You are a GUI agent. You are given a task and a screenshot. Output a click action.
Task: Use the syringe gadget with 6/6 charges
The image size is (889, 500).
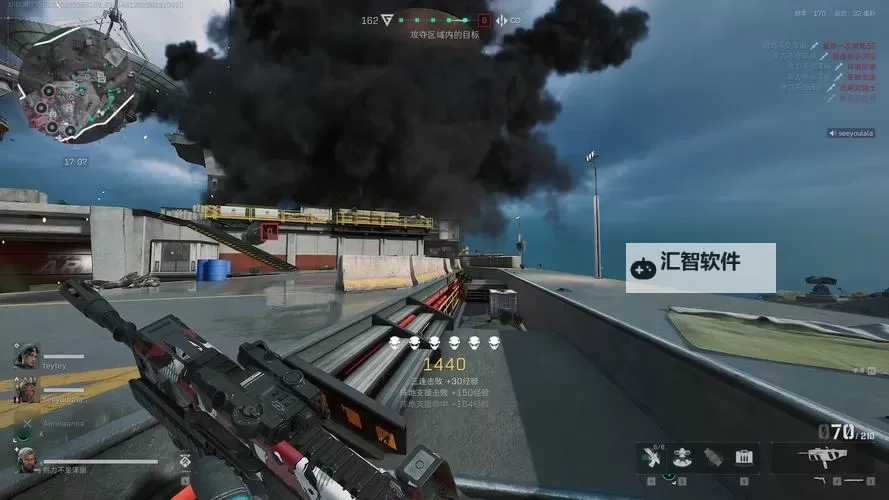coord(653,458)
